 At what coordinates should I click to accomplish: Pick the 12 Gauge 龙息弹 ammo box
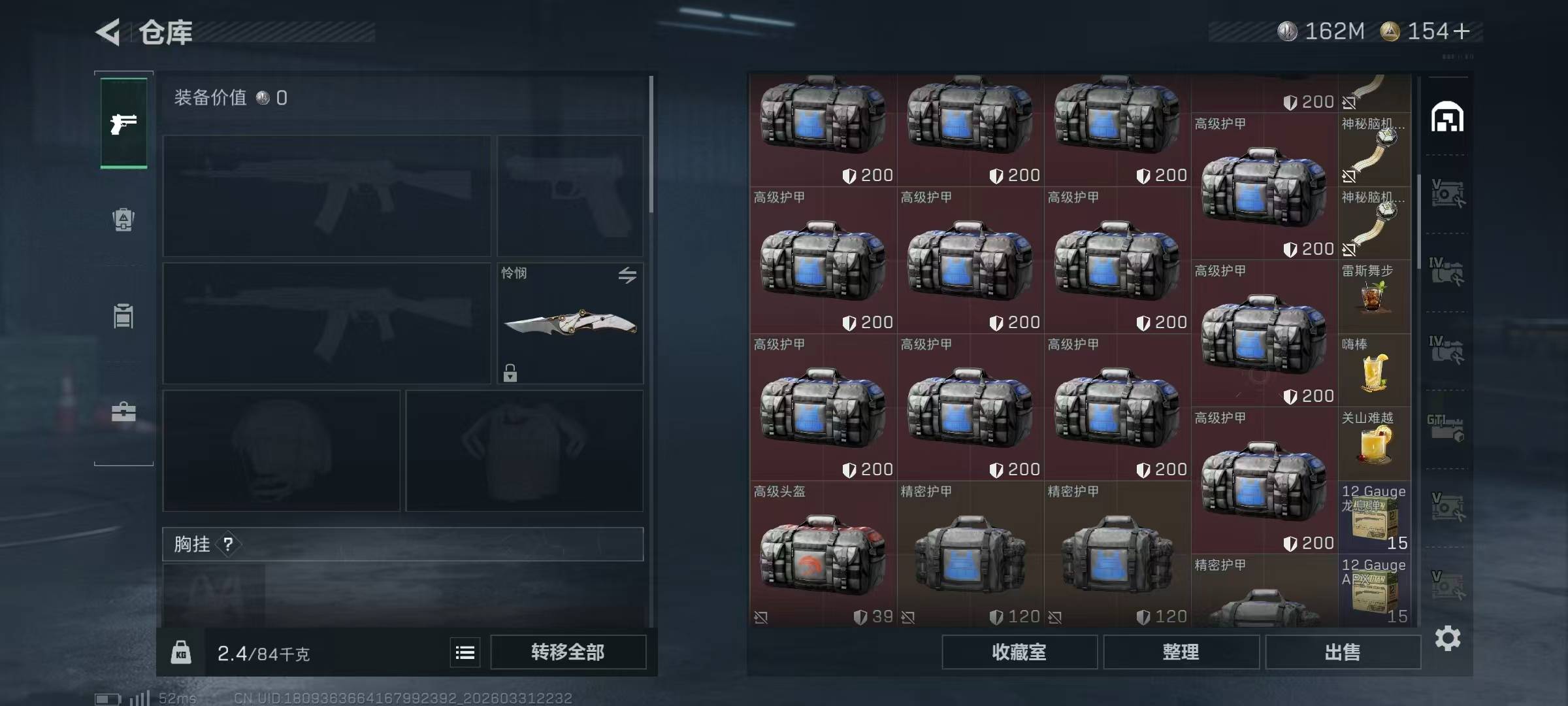click(1374, 518)
